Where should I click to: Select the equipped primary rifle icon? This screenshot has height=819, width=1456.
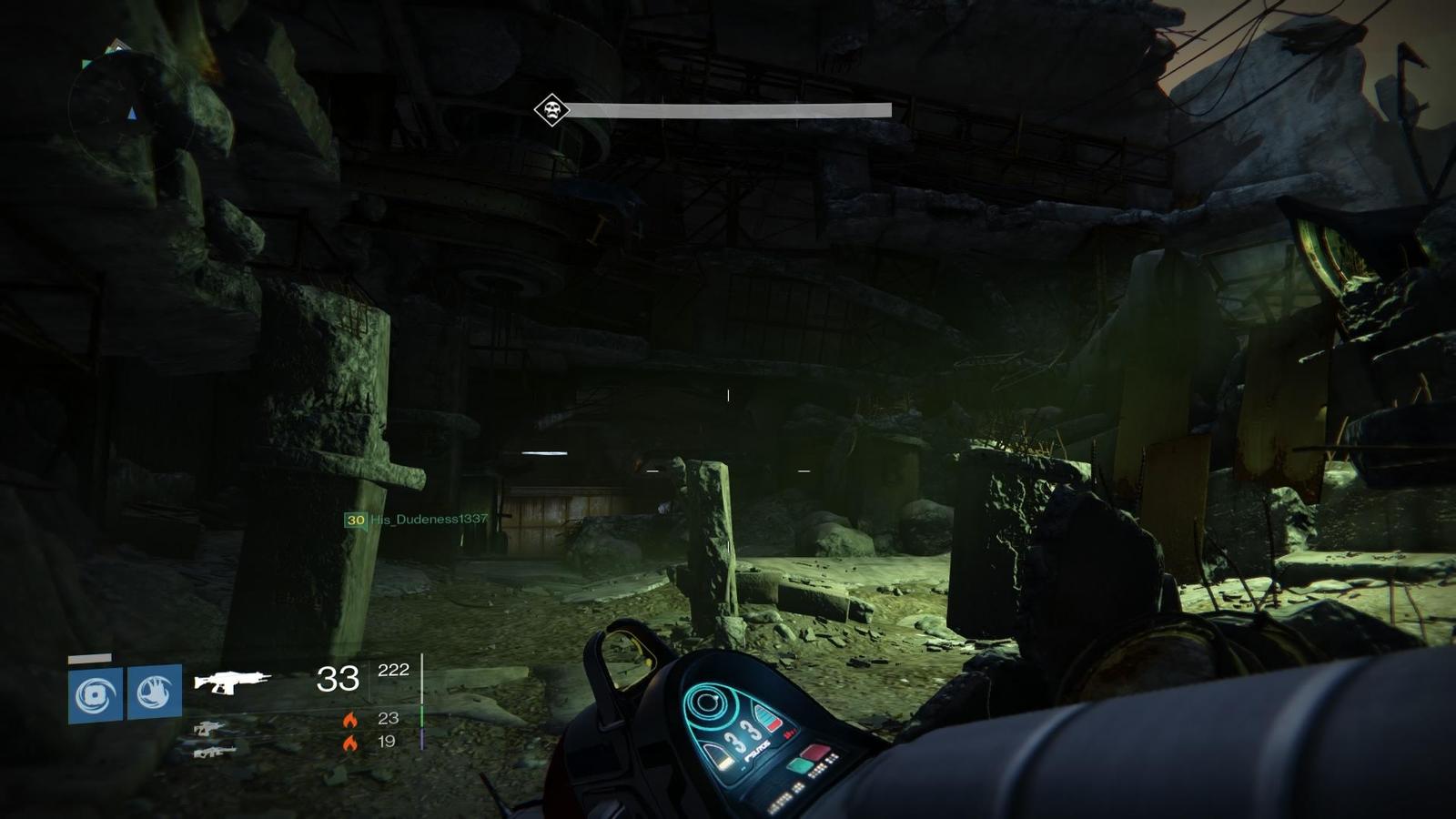(232, 681)
